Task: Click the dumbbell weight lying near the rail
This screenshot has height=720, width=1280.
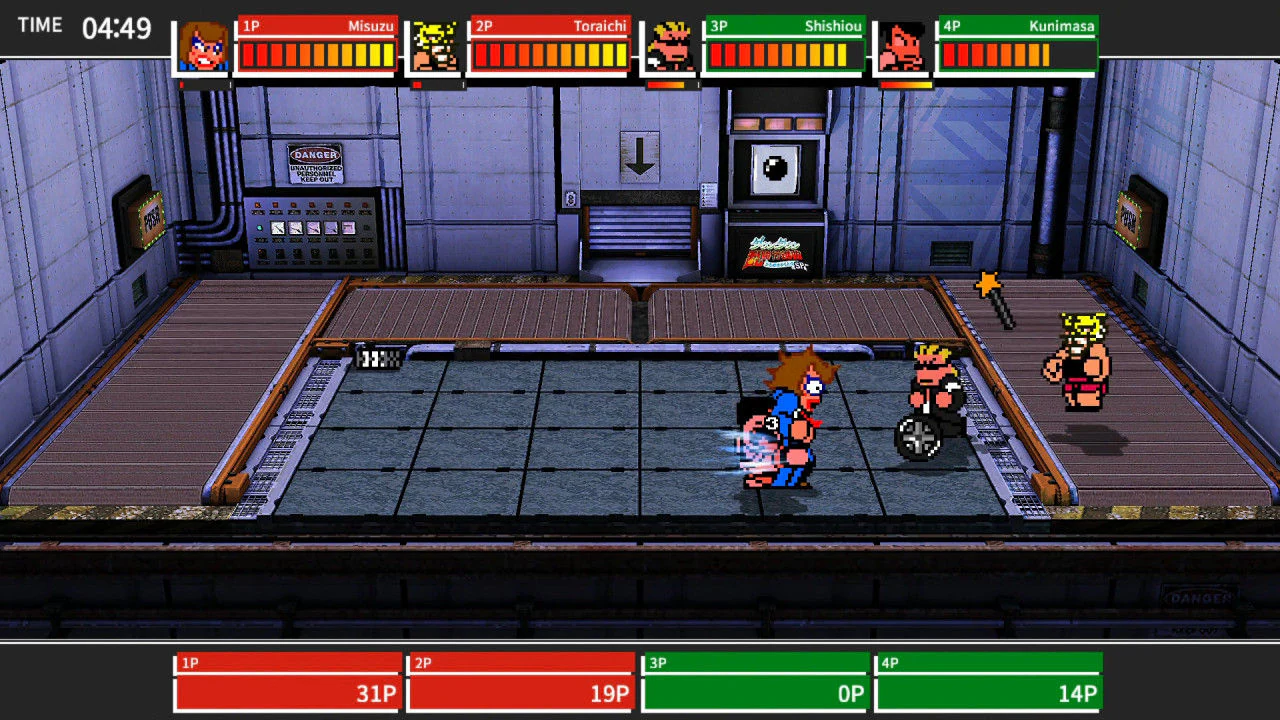Action: [378, 356]
